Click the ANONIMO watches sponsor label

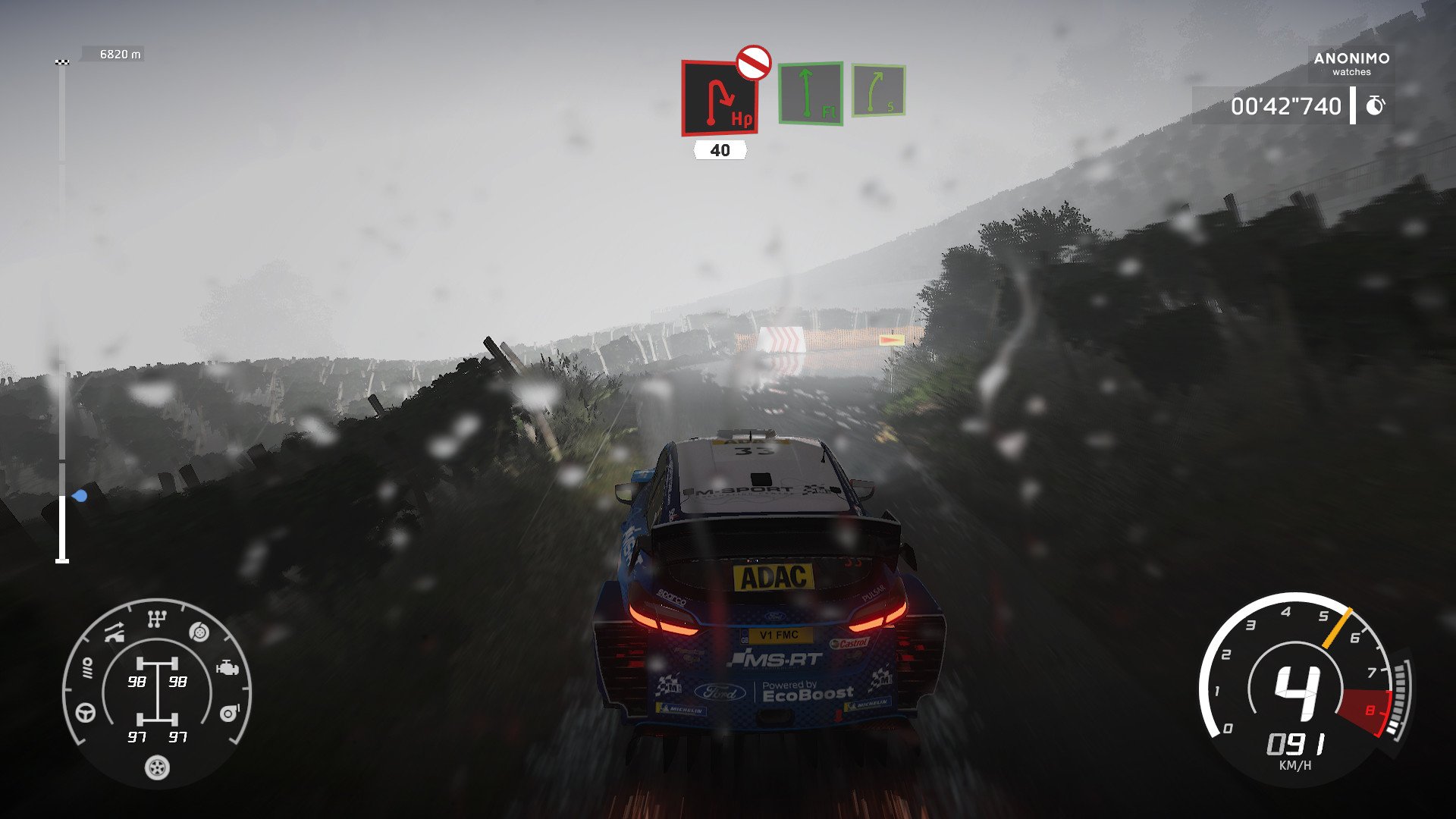coord(1351,64)
